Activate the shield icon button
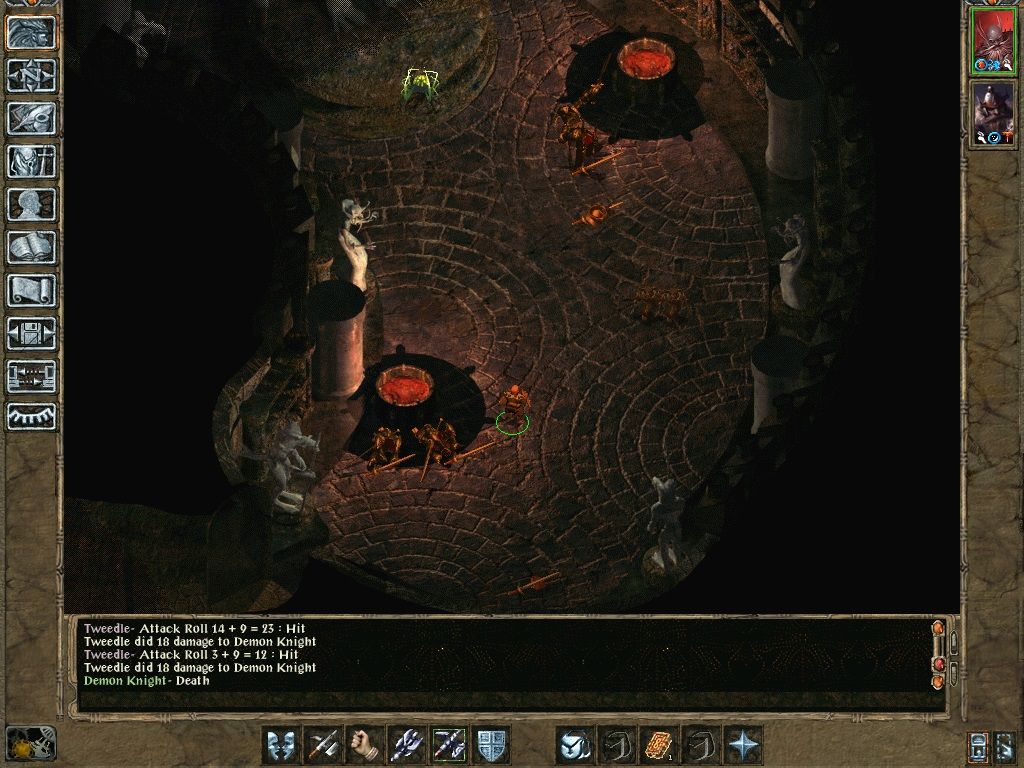The width and height of the screenshot is (1024, 768). [491, 745]
